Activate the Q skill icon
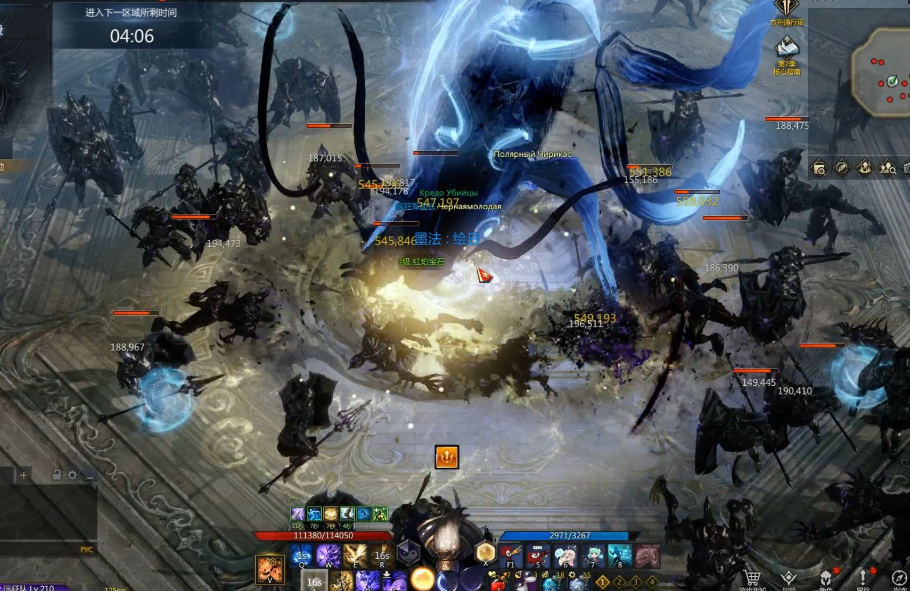The image size is (910, 591). point(302,556)
